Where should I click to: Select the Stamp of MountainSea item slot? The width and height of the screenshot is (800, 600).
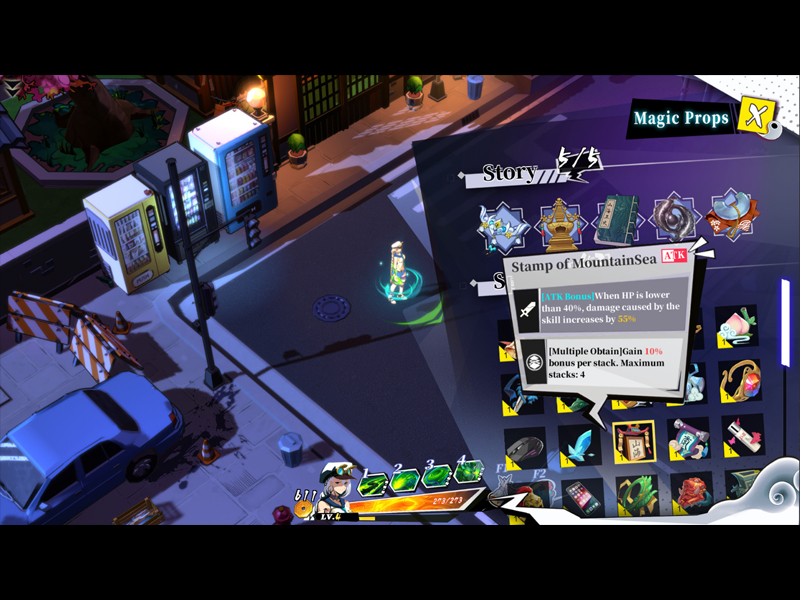[x=634, y=441]
